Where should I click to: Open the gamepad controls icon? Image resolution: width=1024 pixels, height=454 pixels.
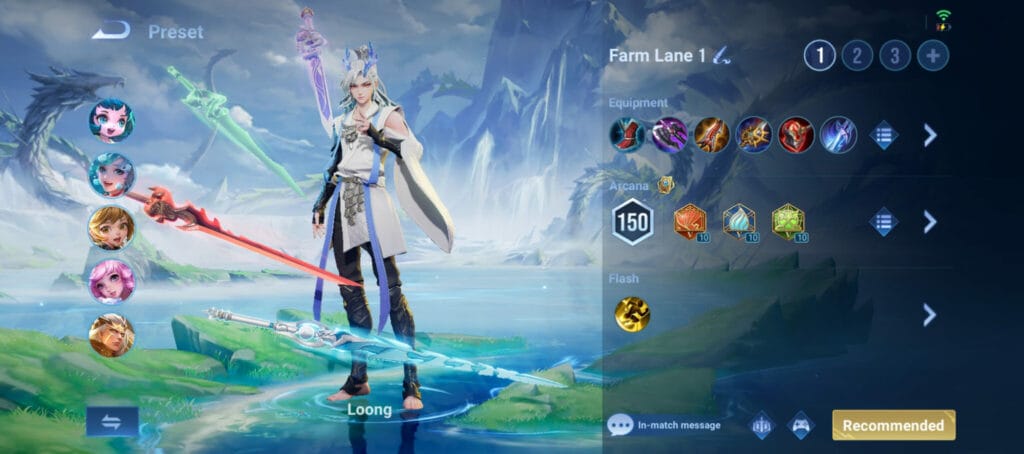pyautogui.click(x=802, y=425)
